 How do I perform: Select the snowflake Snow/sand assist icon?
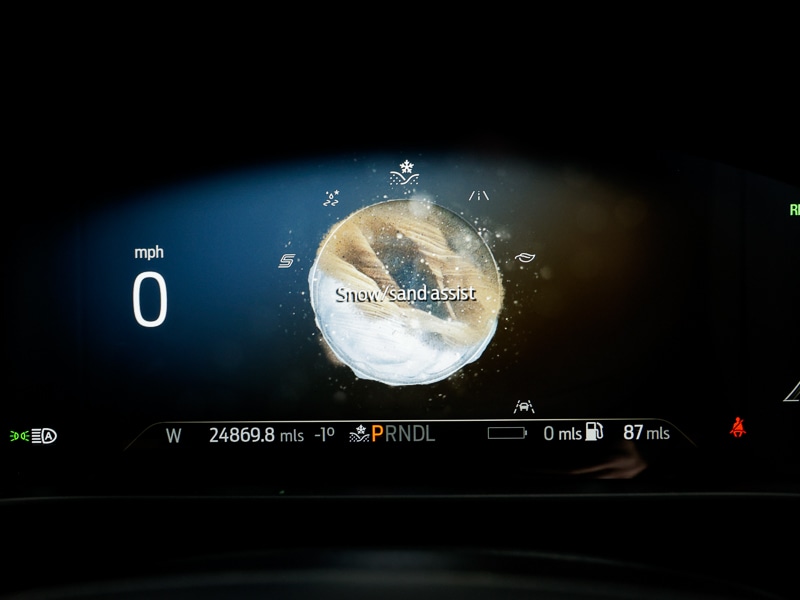tap(403, 171)
